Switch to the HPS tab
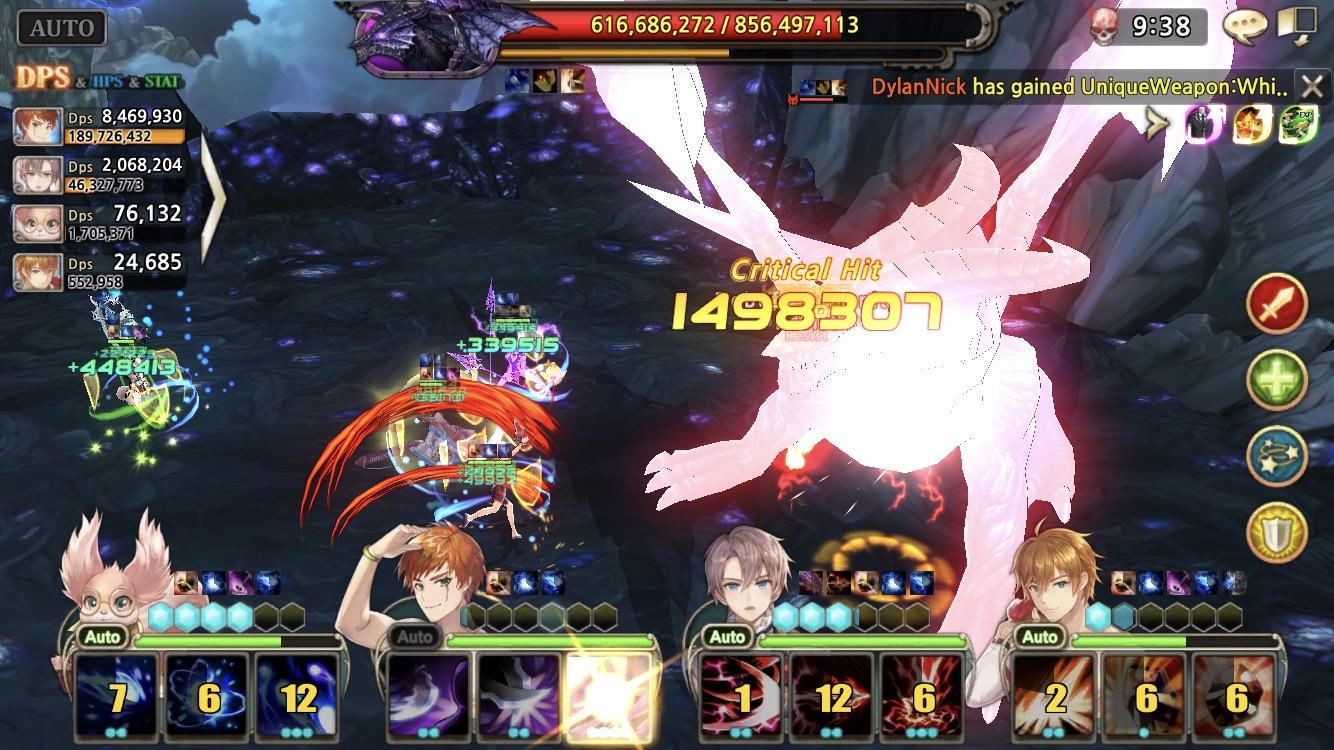 tap(107, 82)
